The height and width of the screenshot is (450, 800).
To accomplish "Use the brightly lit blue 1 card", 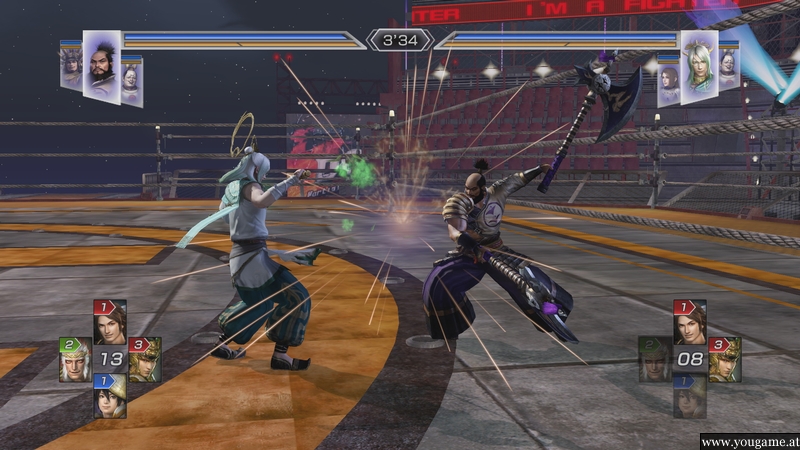I will [x=110, y=396].
